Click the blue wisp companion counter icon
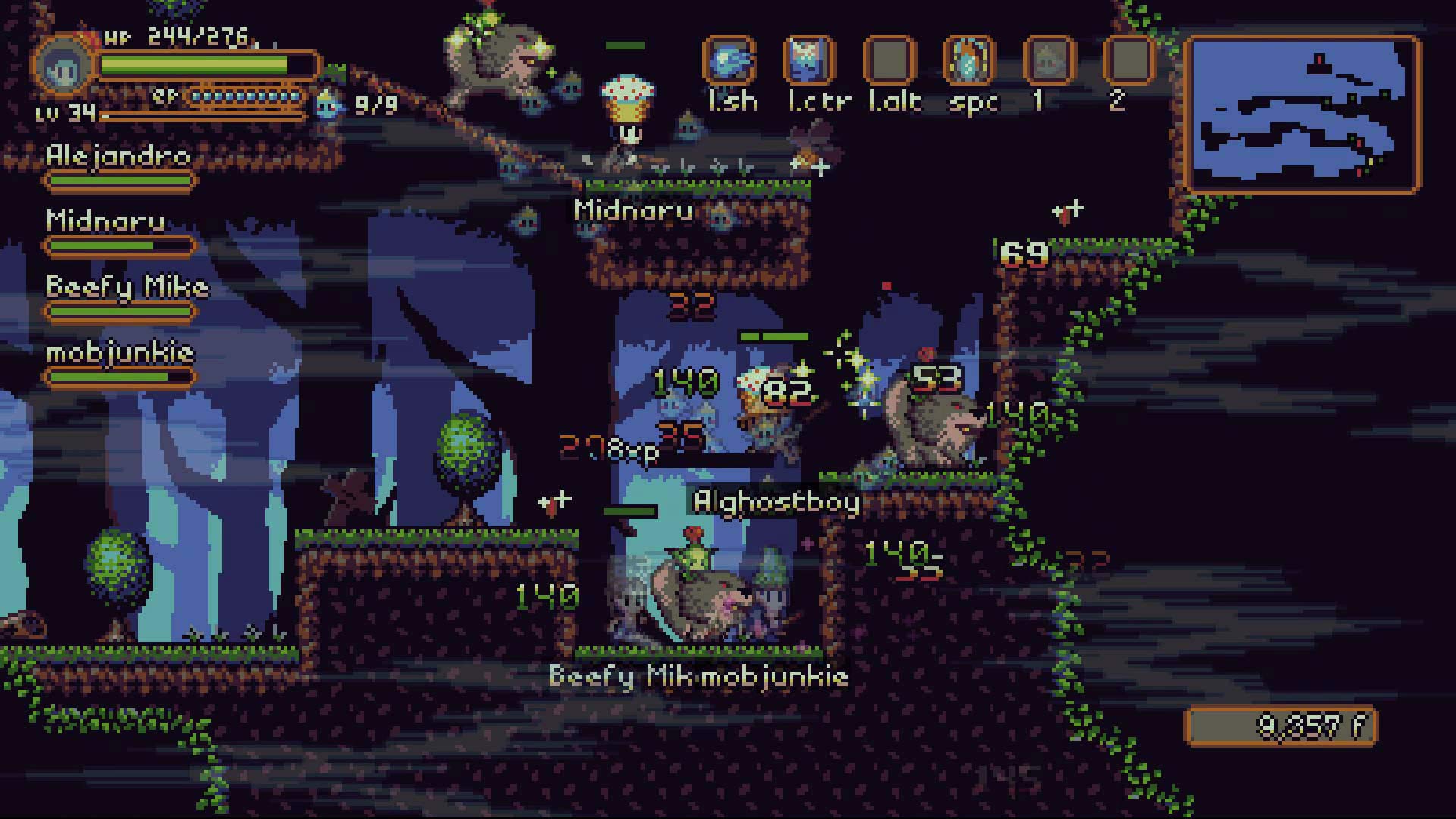 pyautogui.click(x=329, y=102)
